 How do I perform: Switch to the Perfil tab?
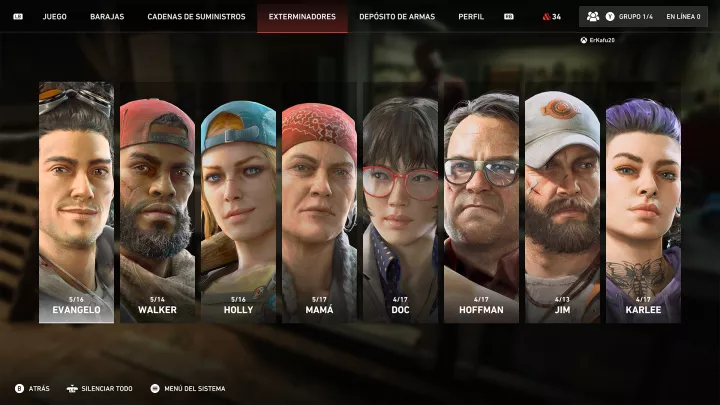(x=471, y=17)
